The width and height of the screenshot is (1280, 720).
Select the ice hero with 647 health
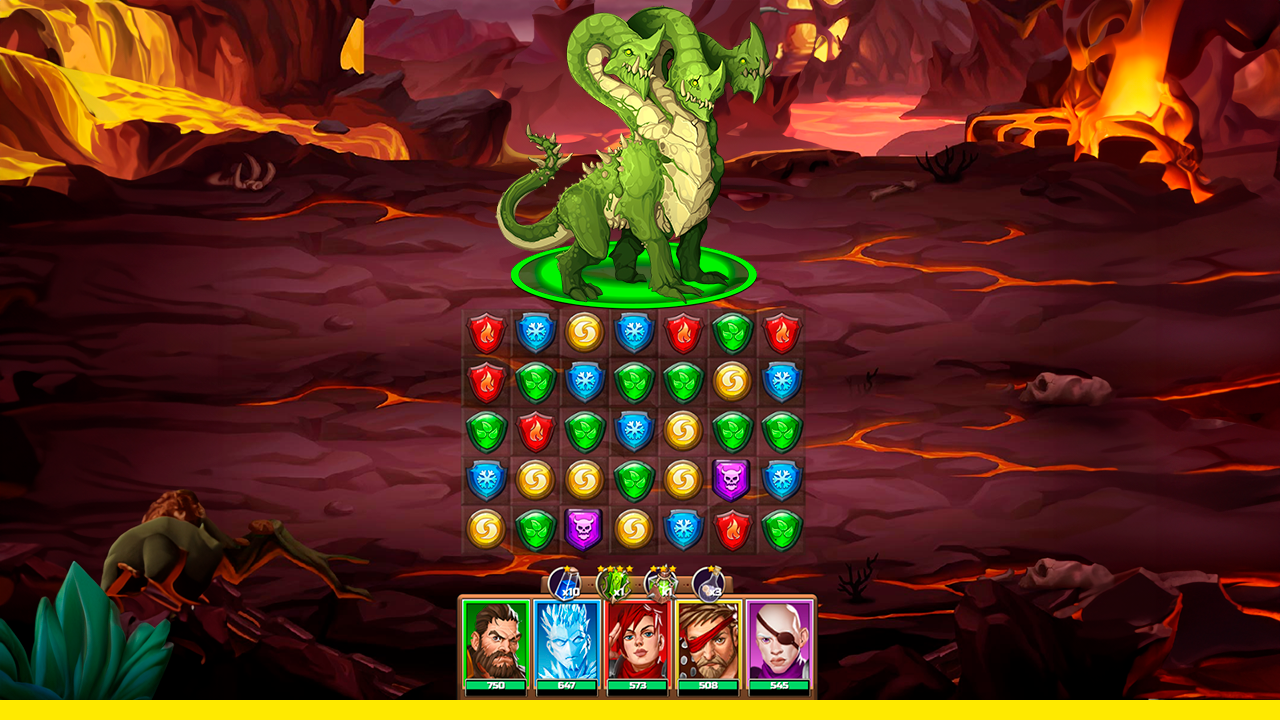coord(566,640)
